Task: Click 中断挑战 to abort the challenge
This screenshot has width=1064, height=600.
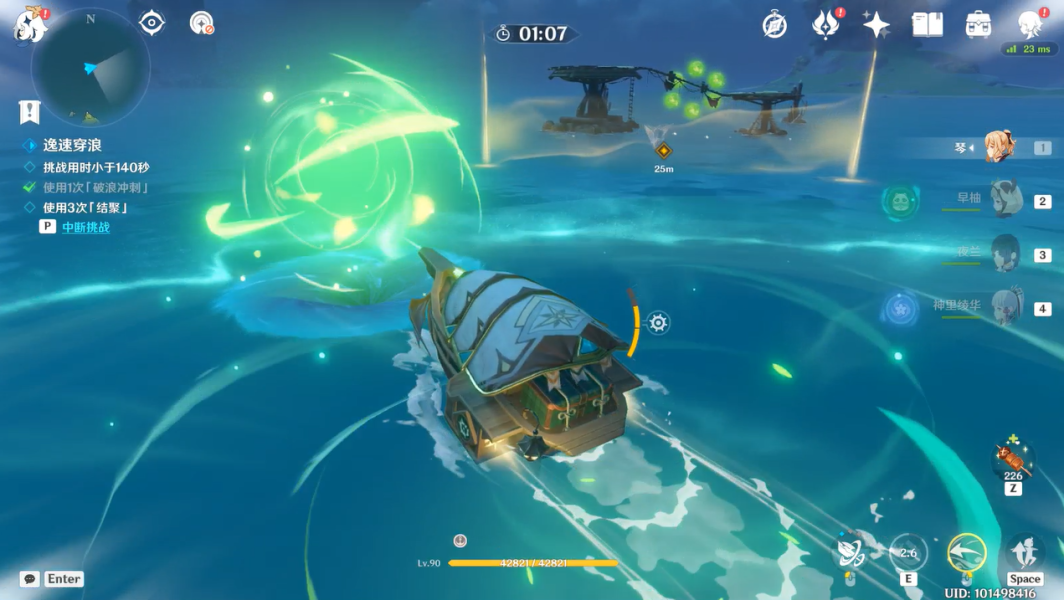Action: click(86, 227)
